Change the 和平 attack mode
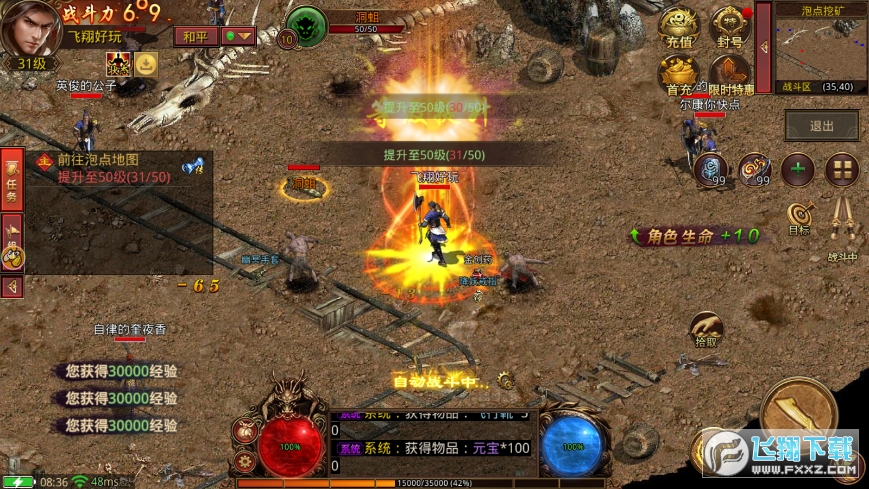Image resolution: width=869 pixels, height=489 pixels. pyautogui.click(x=195, y=36)
